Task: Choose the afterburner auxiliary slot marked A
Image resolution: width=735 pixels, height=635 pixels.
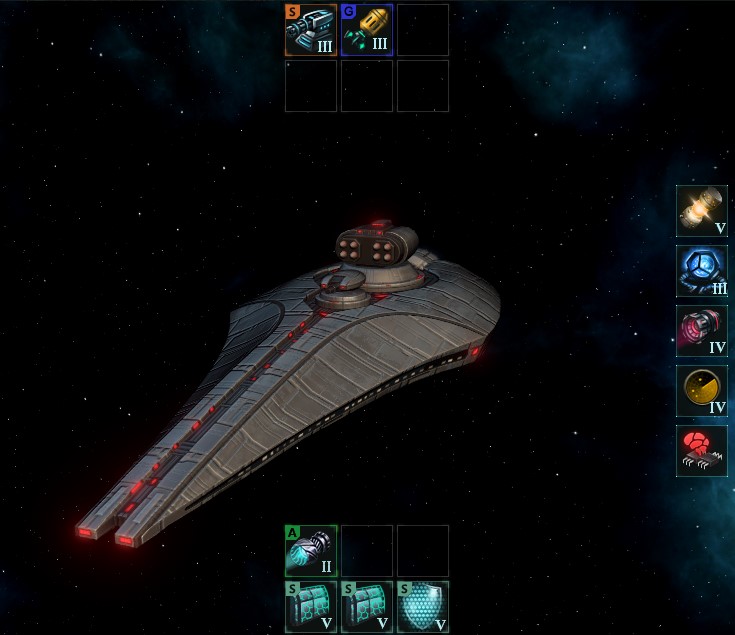Action: point(311,551)
